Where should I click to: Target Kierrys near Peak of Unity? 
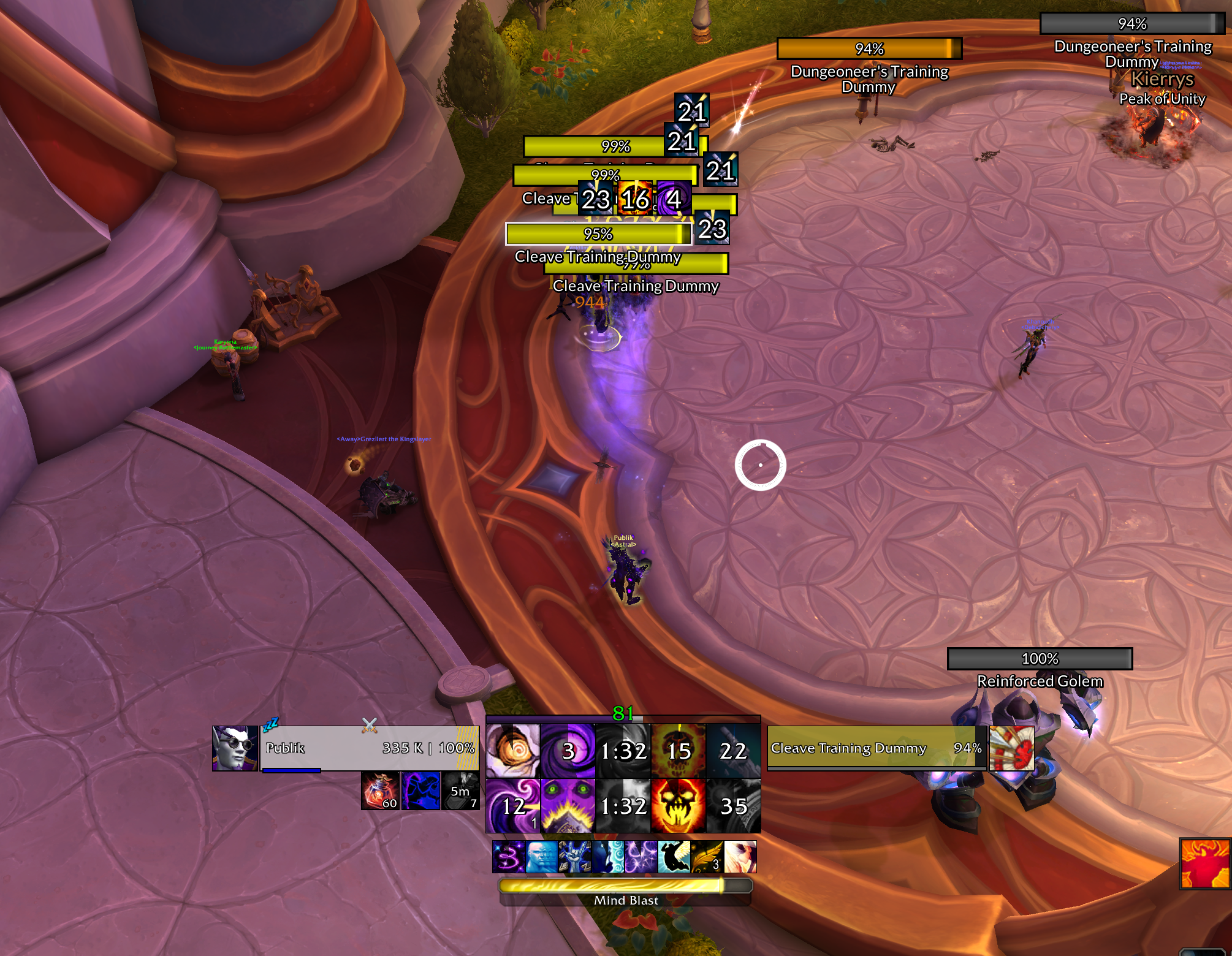1158,80
